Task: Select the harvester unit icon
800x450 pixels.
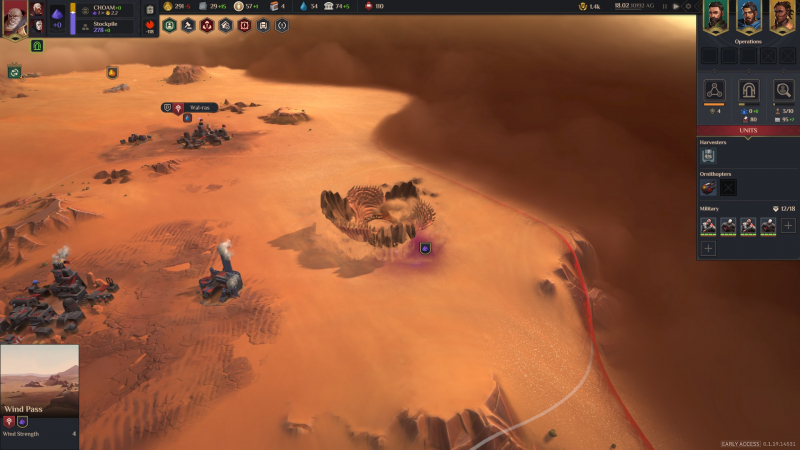Action: pyautogui.click(x=708, y=156)
